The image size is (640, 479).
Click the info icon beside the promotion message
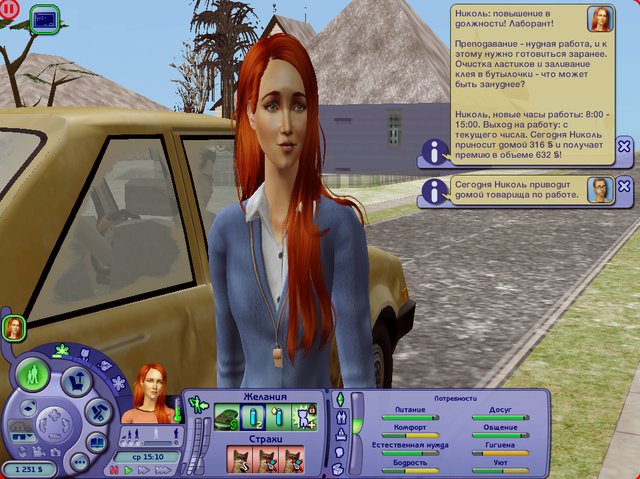click(433, 152)
